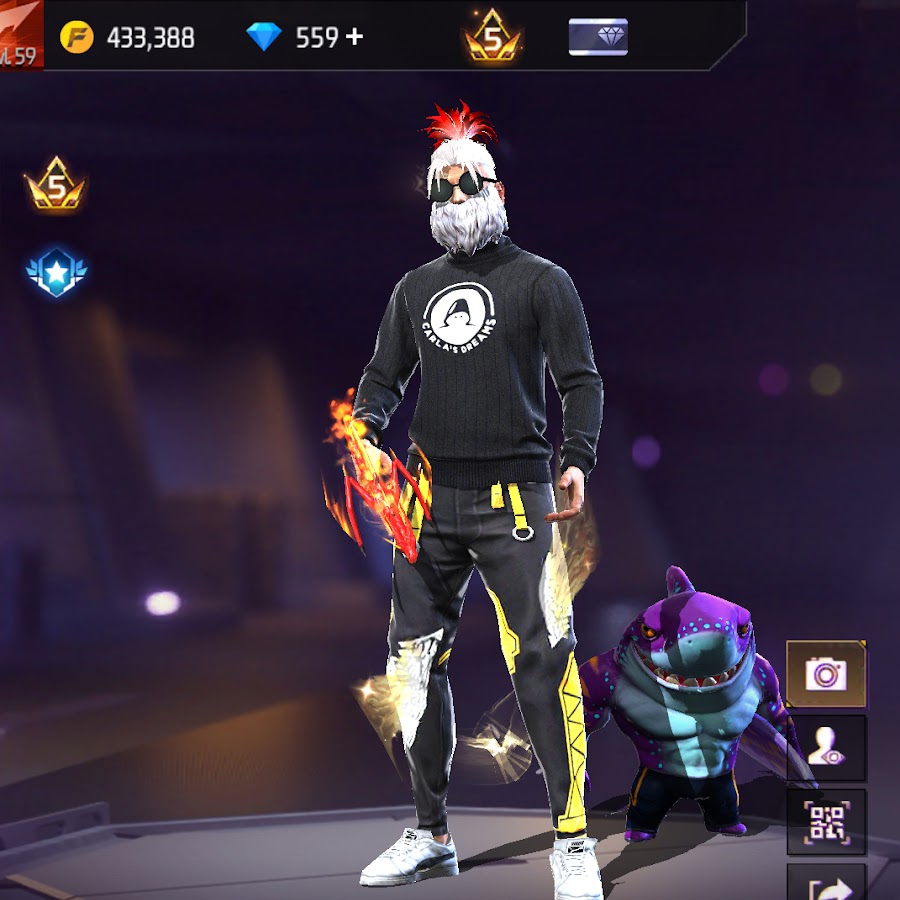The image size is (900, 900).
Task: Click the left-side gold crown level 5 badge
Action: pos(56,186)
